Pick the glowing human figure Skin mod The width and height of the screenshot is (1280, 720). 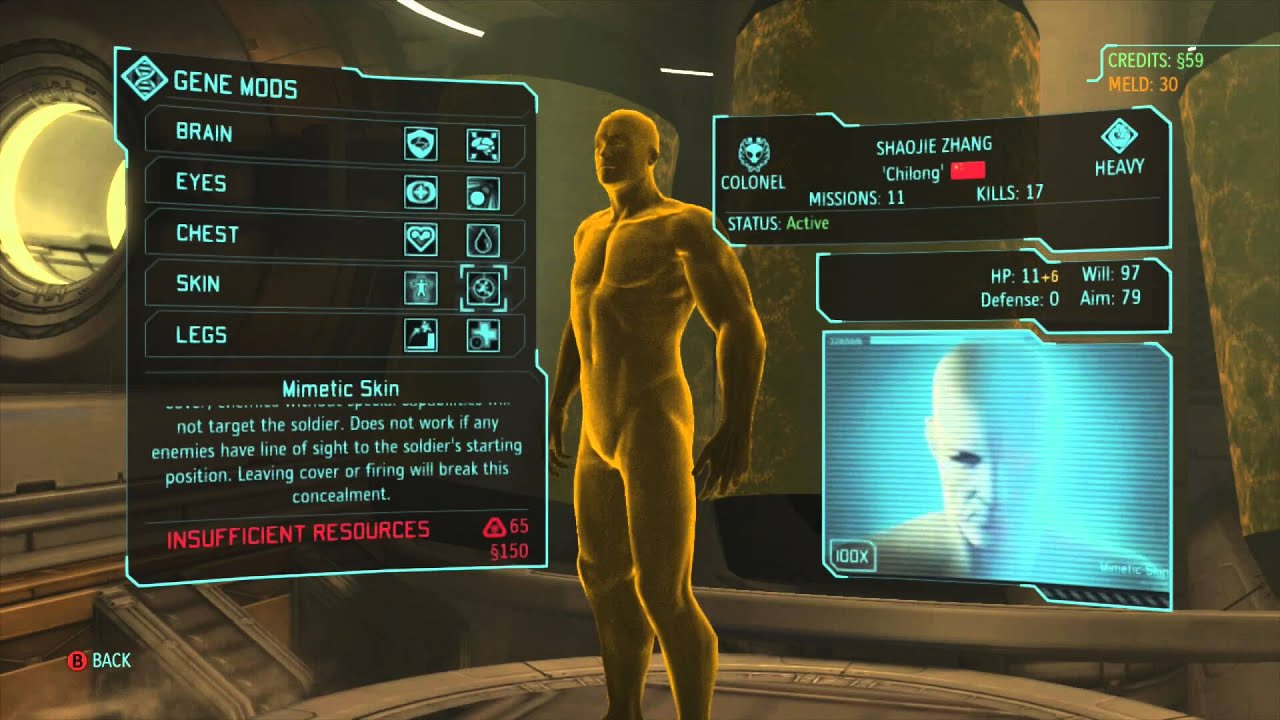(420, 288)
